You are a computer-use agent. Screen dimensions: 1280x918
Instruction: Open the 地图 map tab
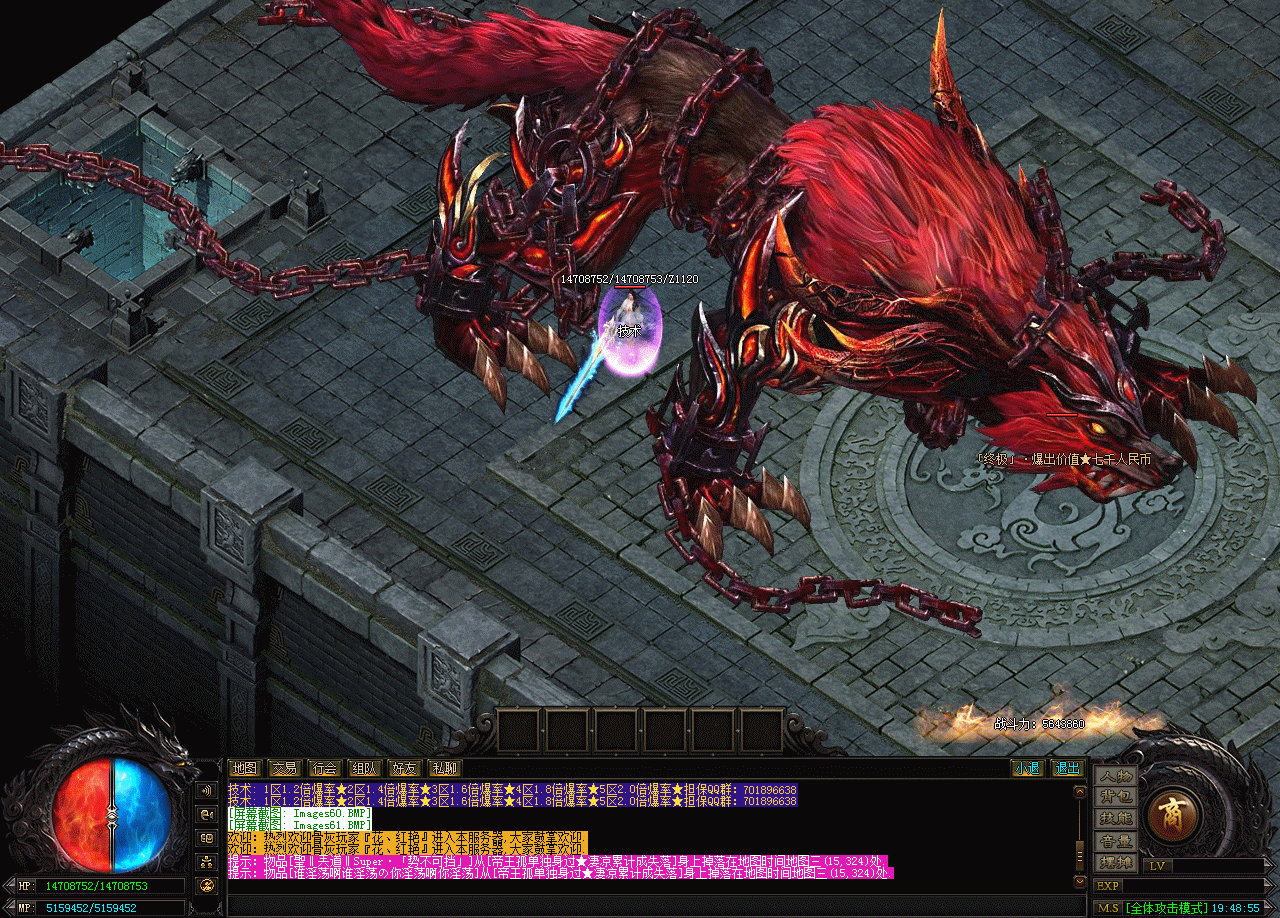(244, 768)
